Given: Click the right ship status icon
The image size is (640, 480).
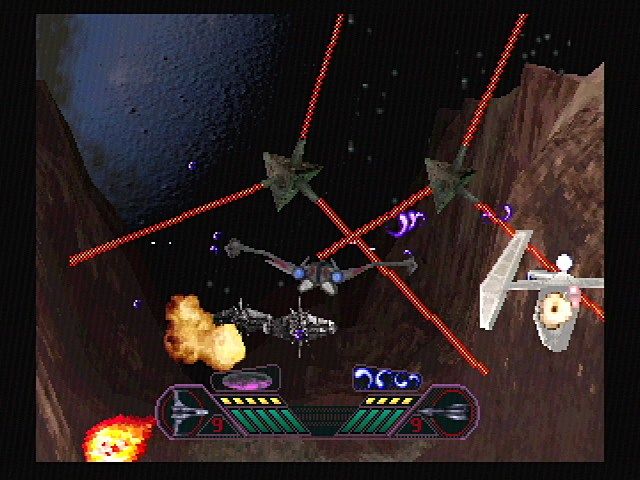Looking at the screenshot, I should 447,410.
